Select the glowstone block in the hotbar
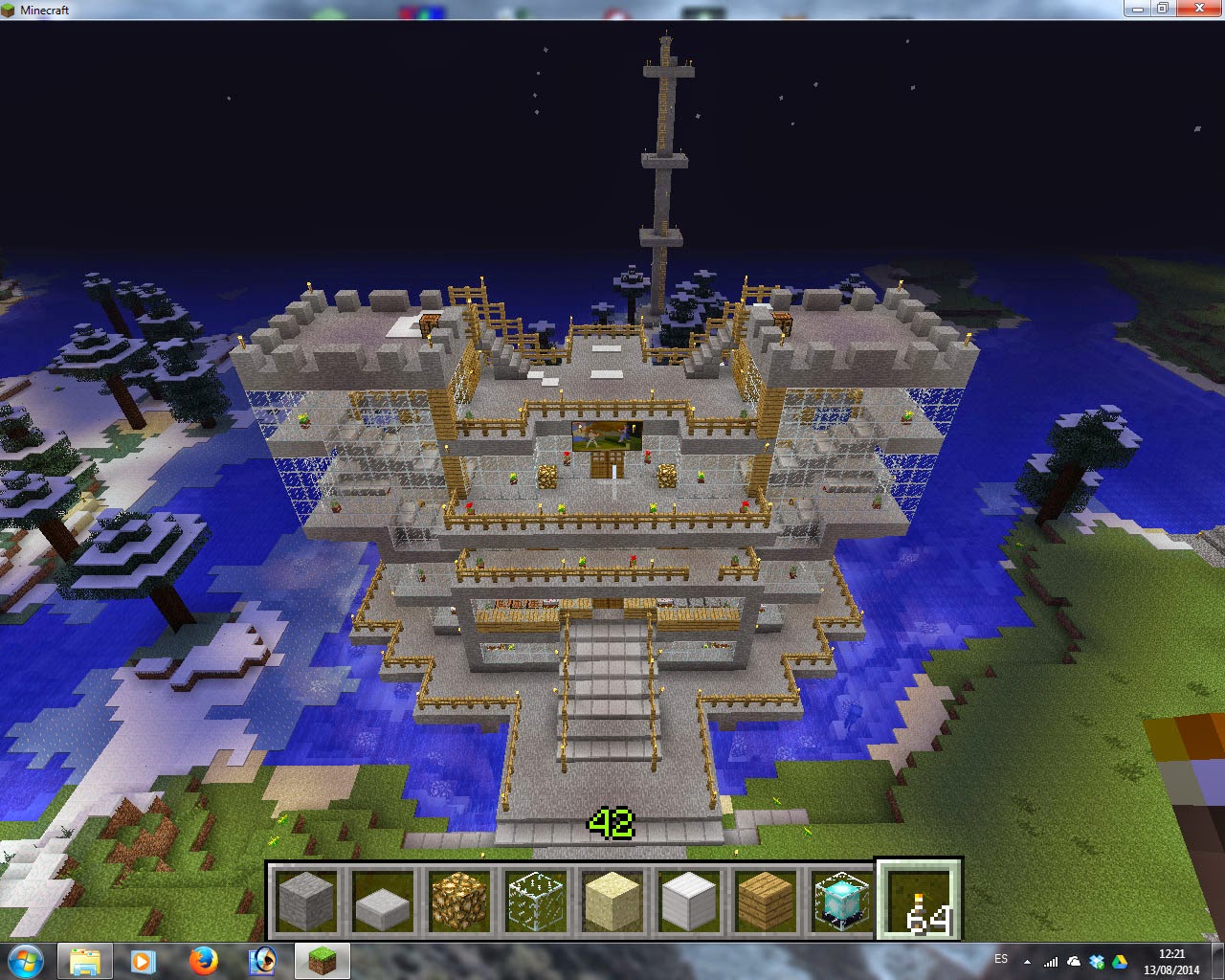 click(x=459, y=902)
